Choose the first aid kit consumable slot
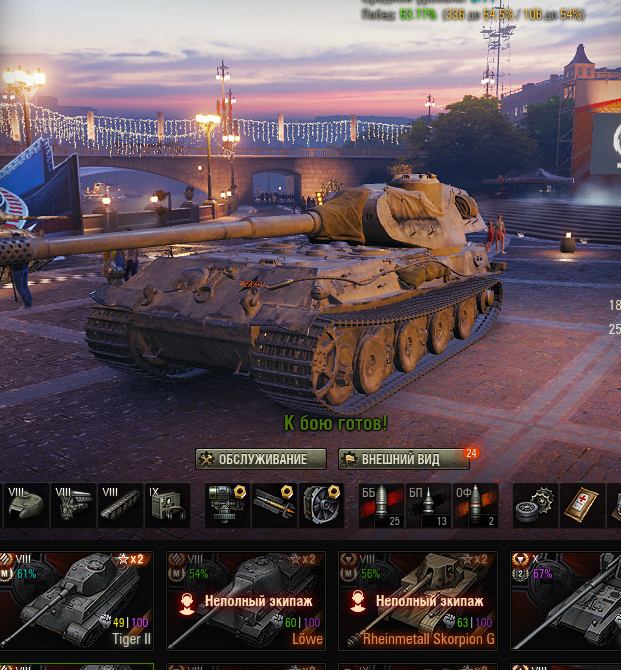This screenshot has height=670, width=621. click(581, 505)
